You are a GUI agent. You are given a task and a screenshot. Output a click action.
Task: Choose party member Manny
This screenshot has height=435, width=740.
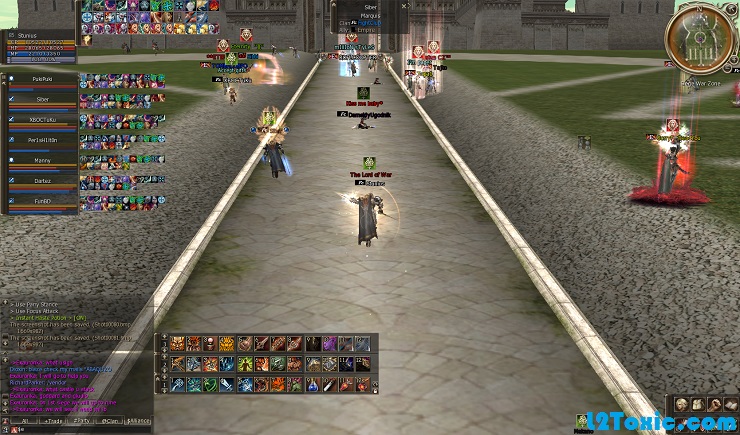click(x=41, y=160)
